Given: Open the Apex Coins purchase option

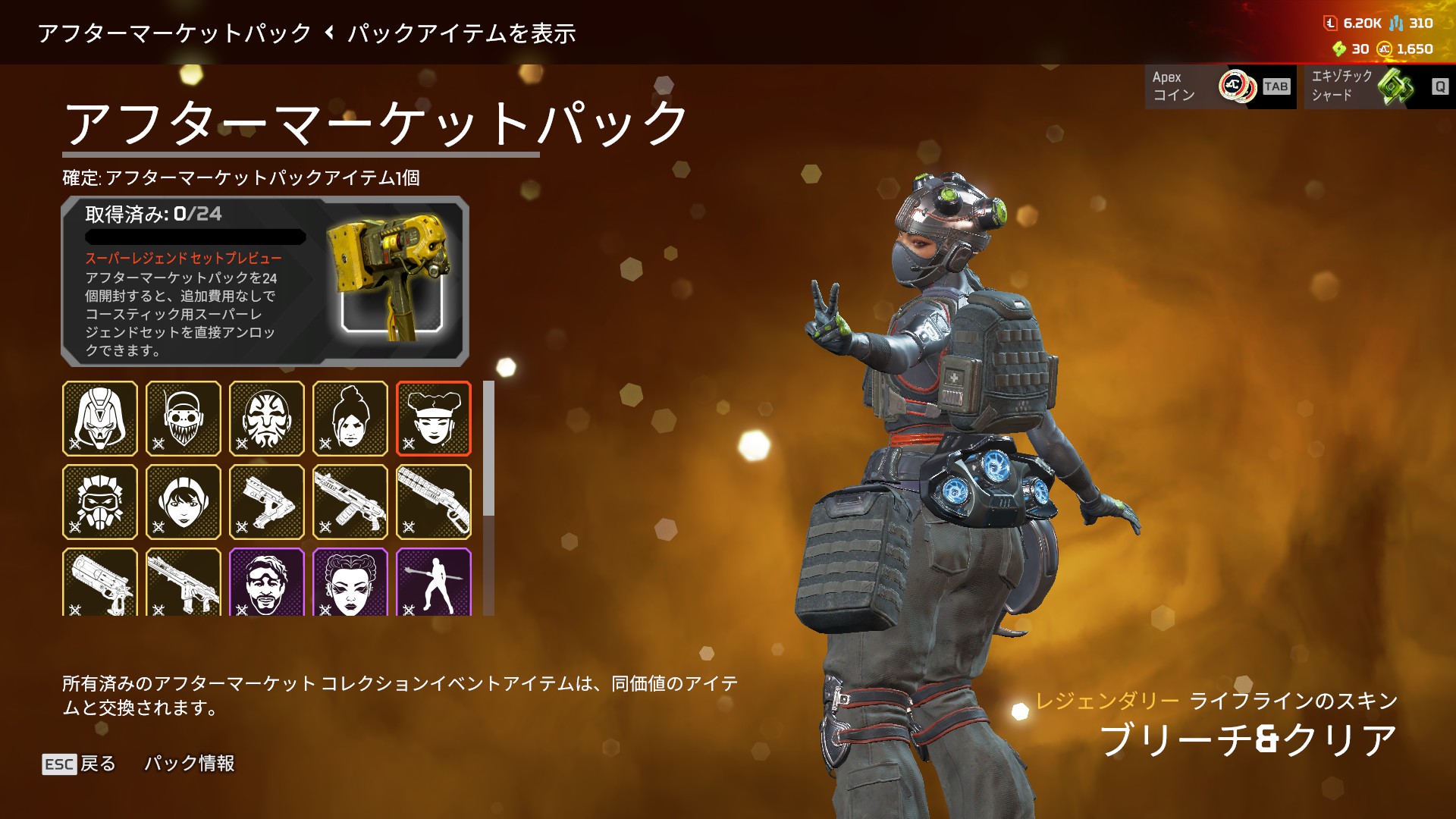Looking at the screenshot, I should [x=1220, y=86].
